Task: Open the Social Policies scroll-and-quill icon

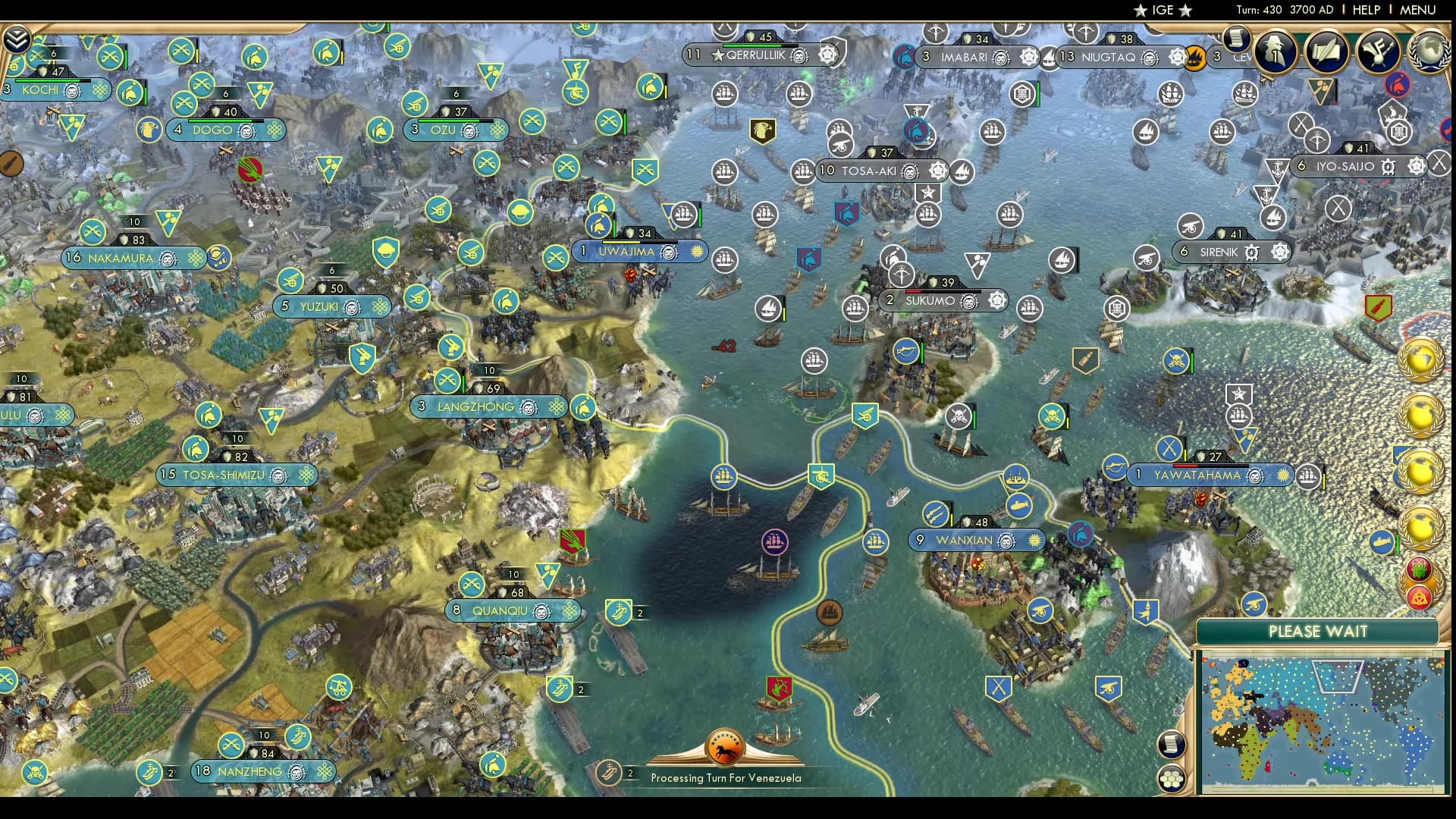Action: [x=1326, y=52]
